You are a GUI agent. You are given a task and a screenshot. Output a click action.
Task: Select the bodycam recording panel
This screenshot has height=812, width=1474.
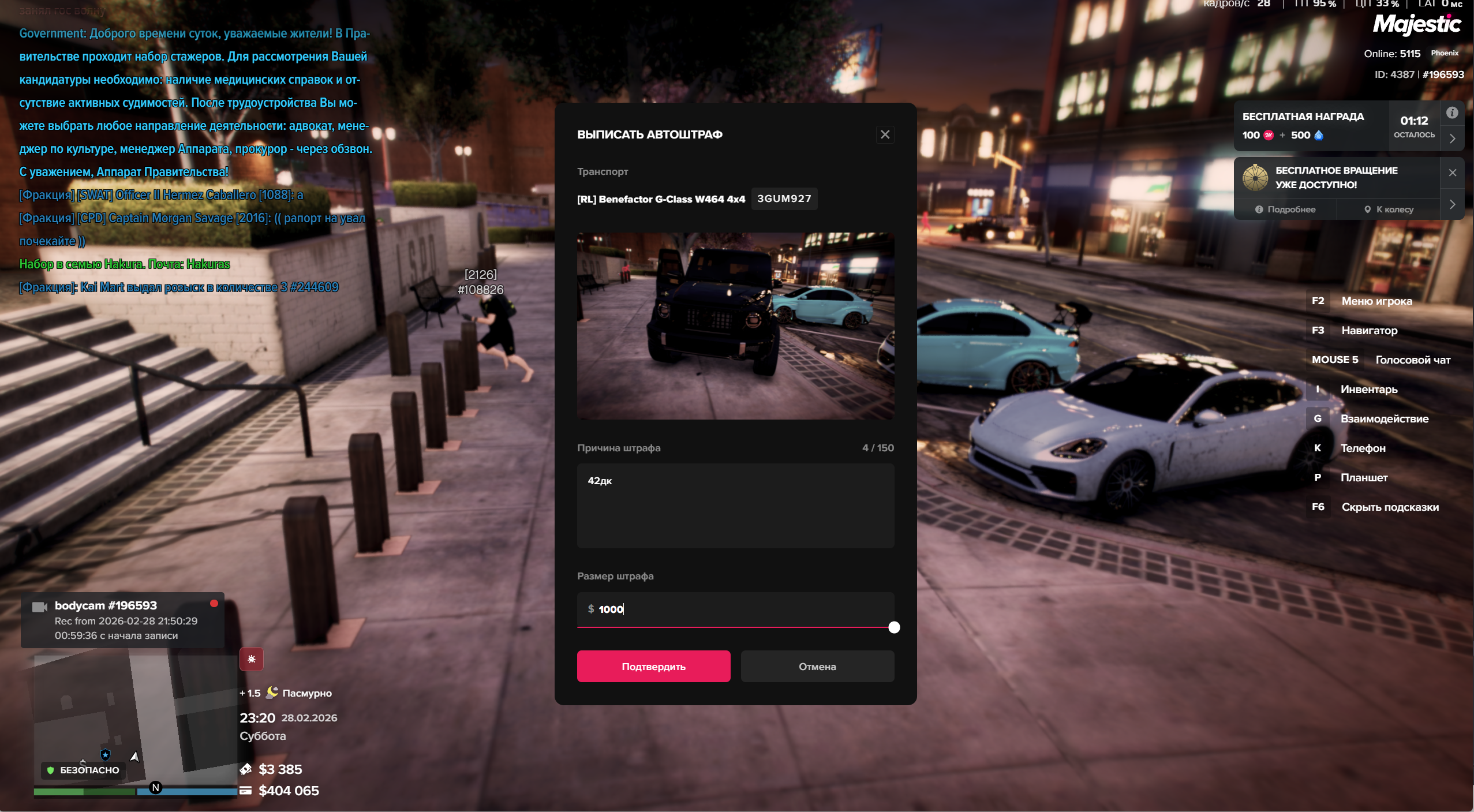coord(122,620)
